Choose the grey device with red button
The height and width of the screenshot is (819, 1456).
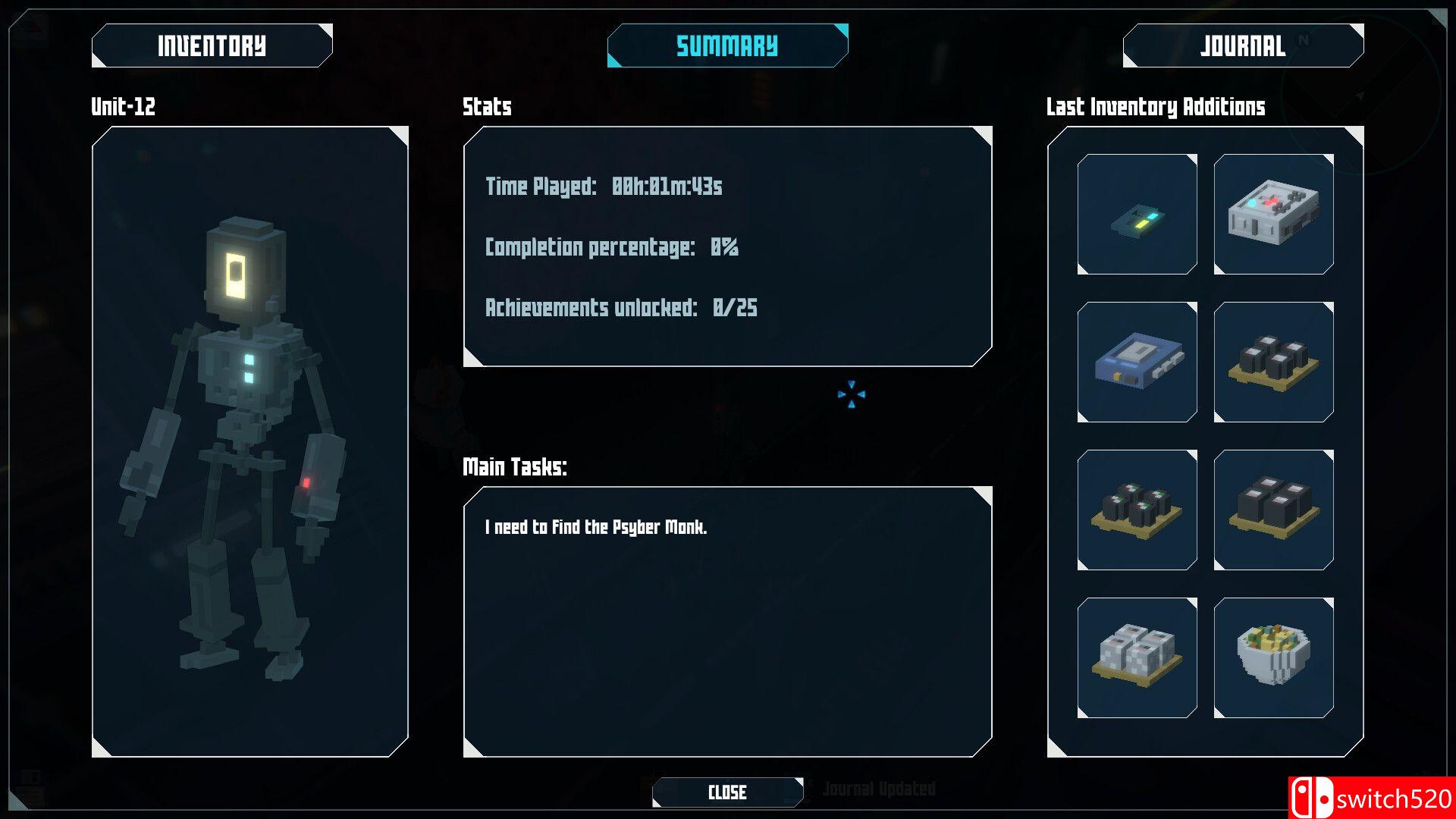1273,214
